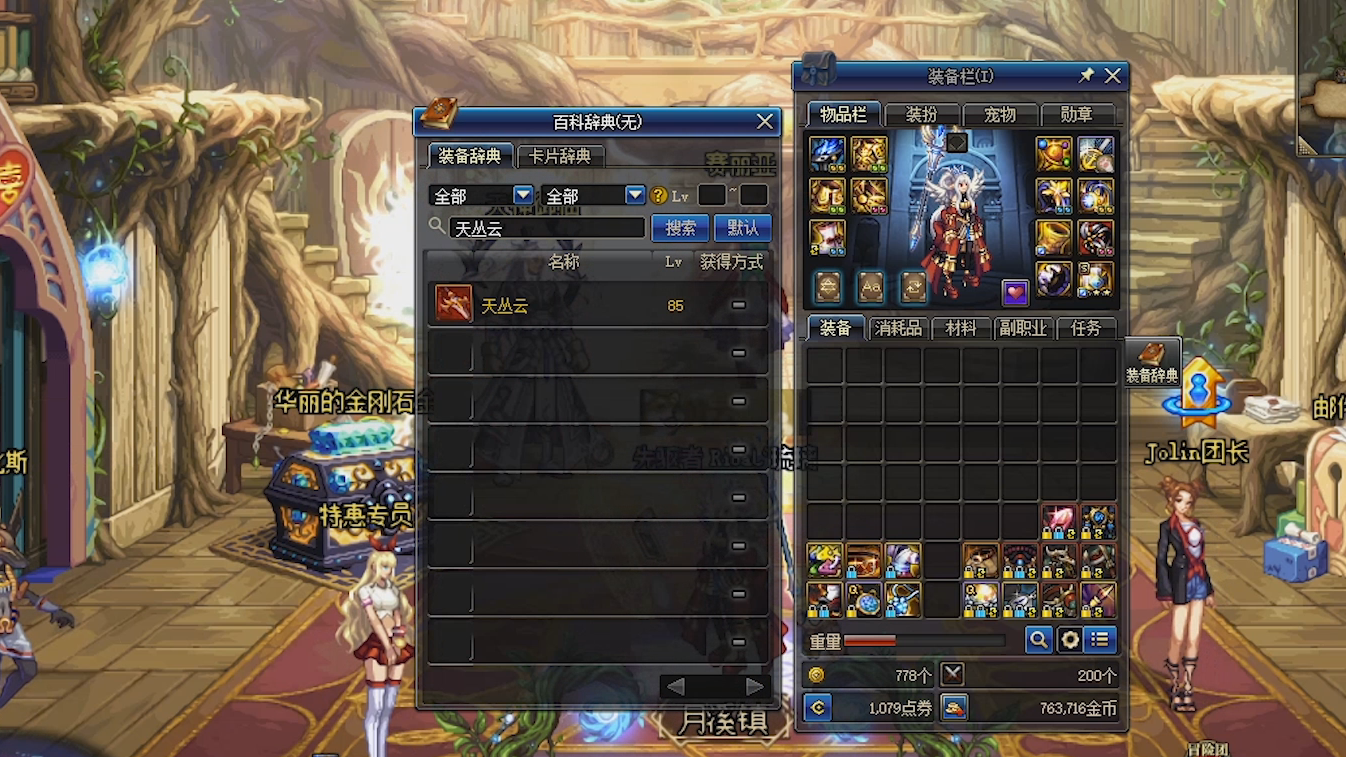1346x757 pixels.
Task: Switch to the 任务 quest items tab
Action: click(1086, 328)
